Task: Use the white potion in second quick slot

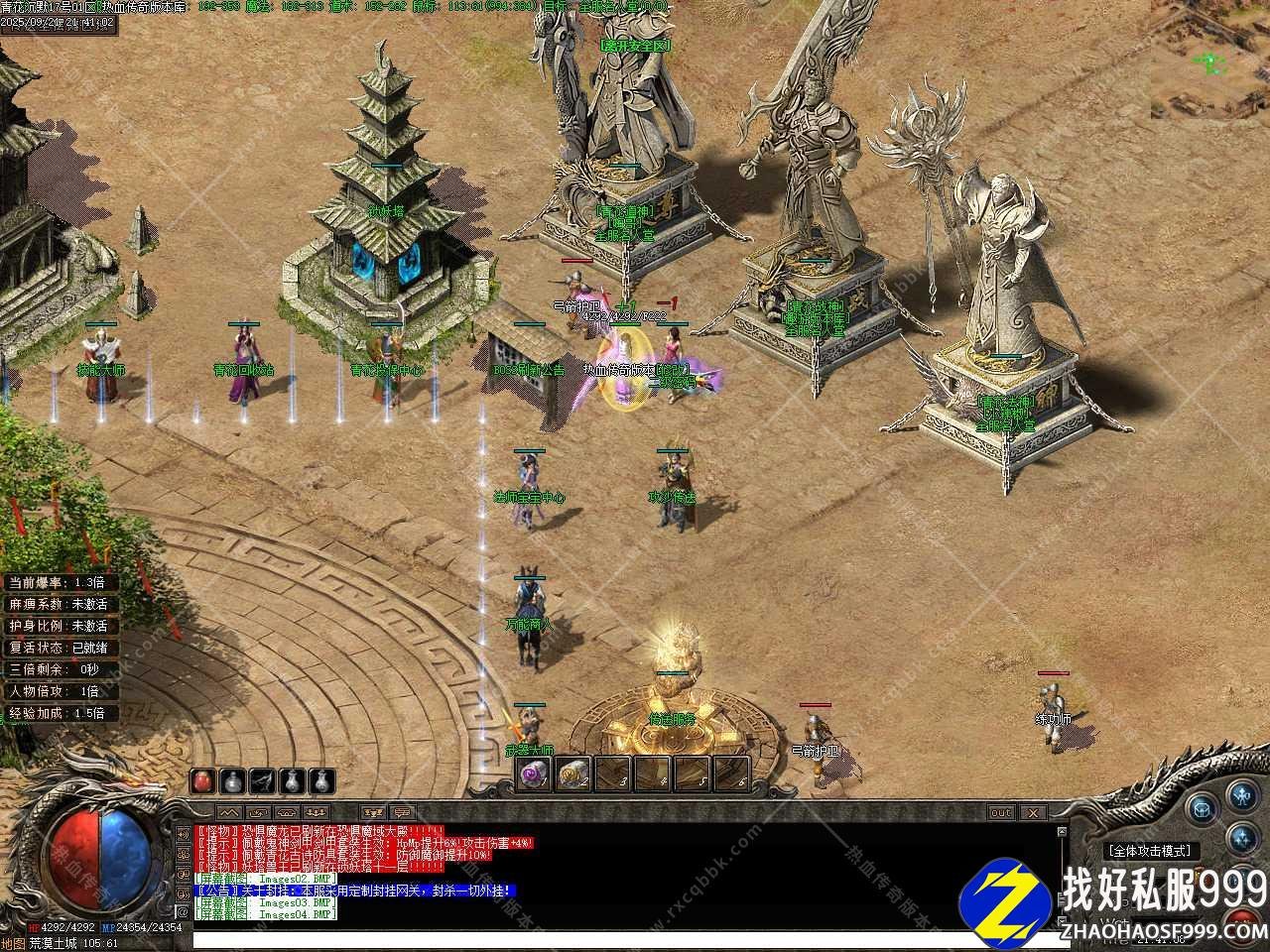Action: pyautogui.click(x=232, y=782)
